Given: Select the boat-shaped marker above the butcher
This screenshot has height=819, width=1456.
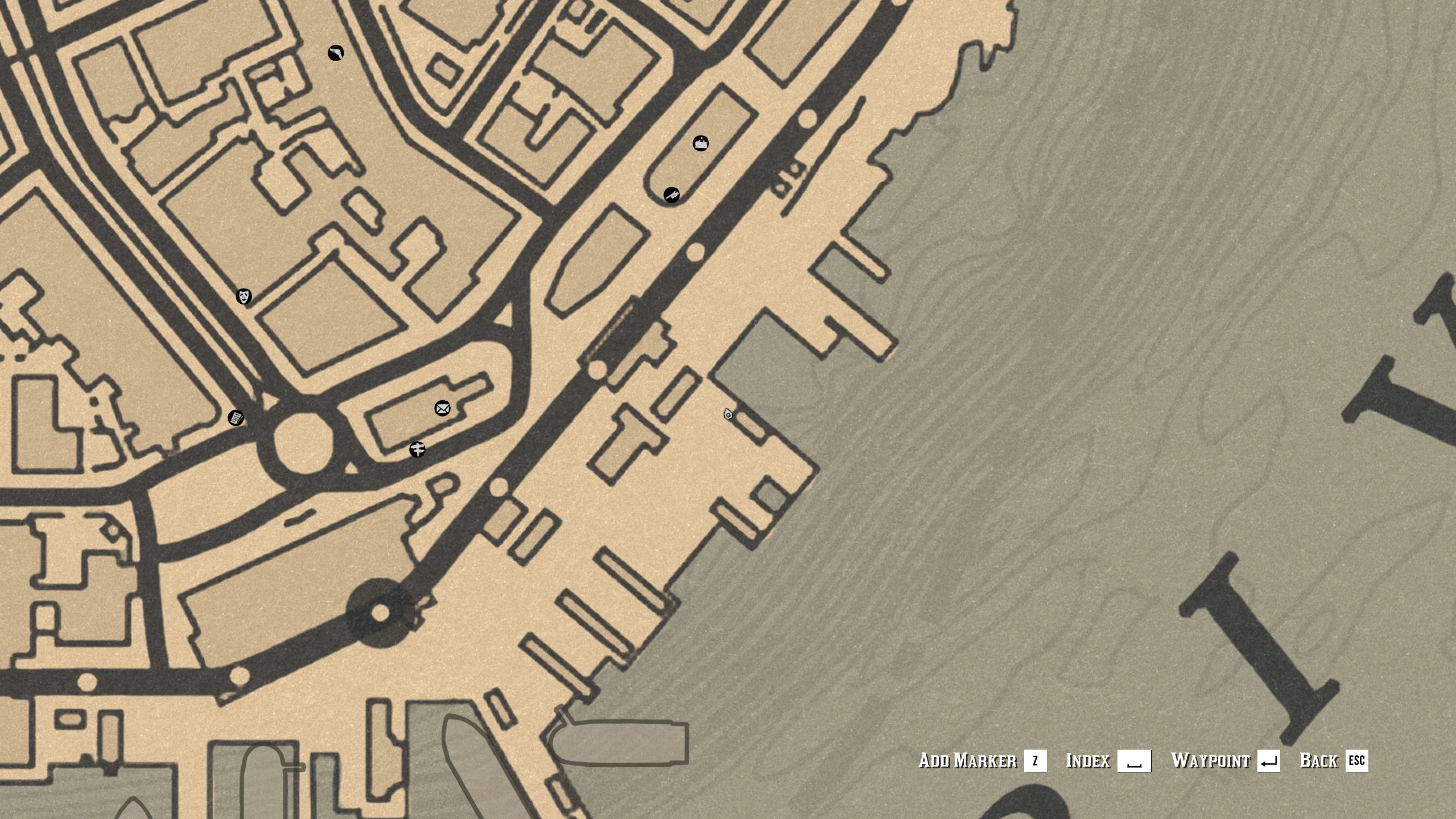Looking at the screenshot, I should click(x=700, y=143).
